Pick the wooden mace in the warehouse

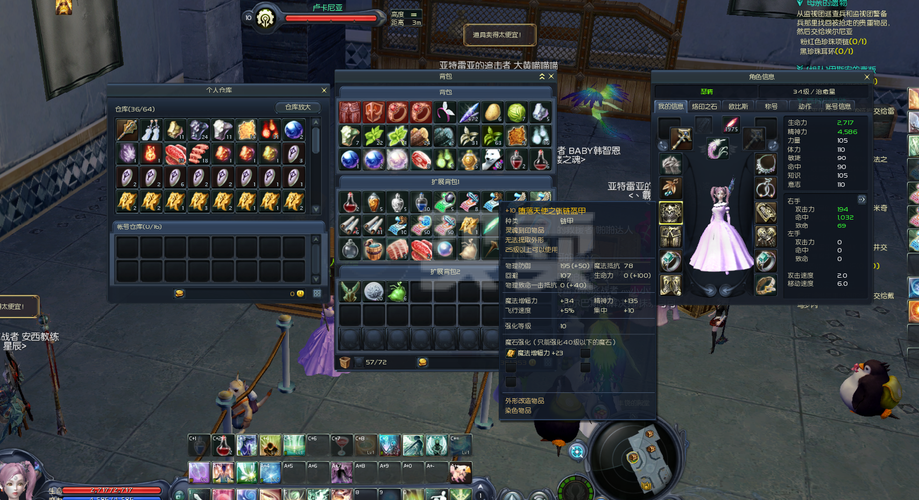pyautogui.click(x=127, y=130)
